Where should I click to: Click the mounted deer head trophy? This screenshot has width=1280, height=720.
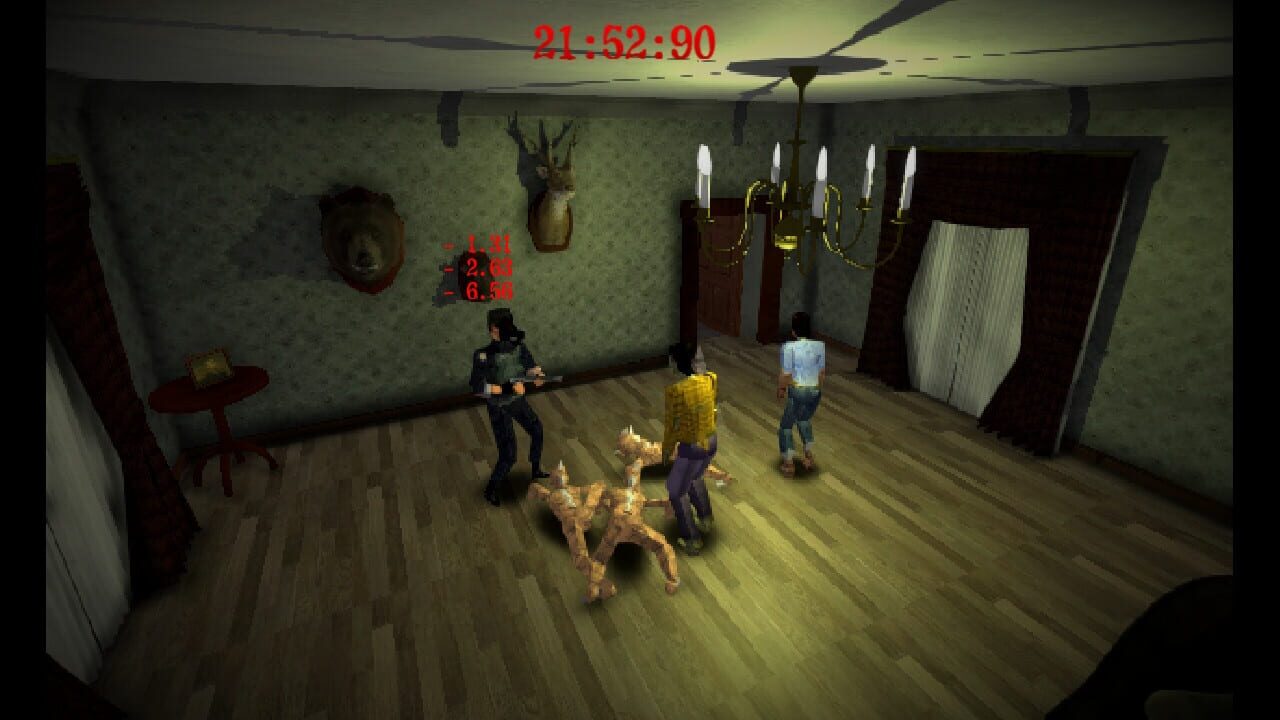pos(554,185)
